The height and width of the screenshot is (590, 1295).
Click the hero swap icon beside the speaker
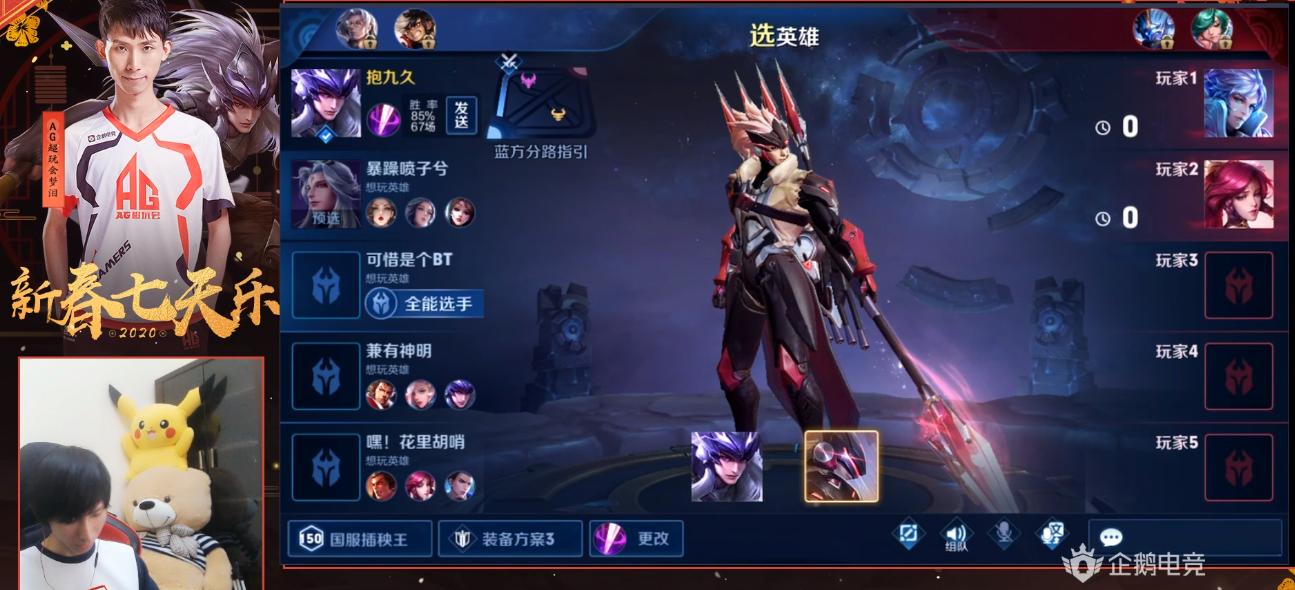(x=909, y=535)
